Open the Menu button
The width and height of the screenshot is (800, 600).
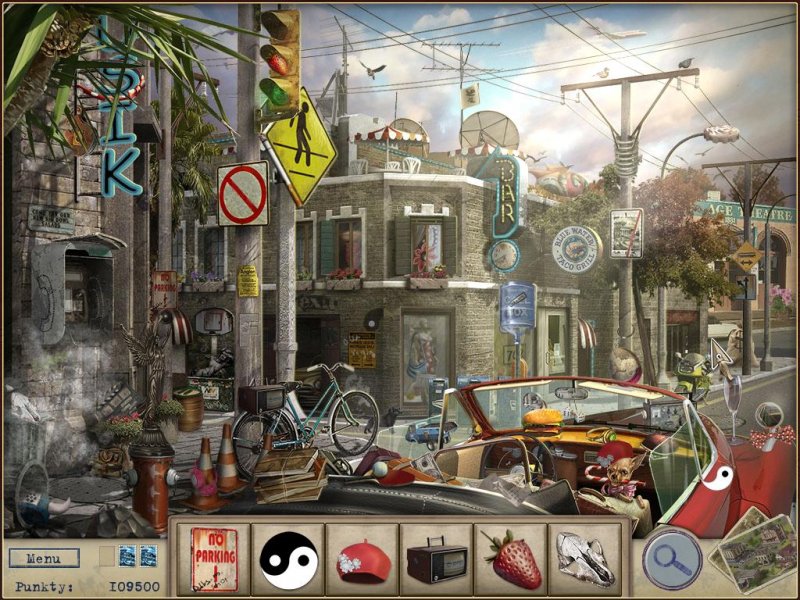pos(44,558)
